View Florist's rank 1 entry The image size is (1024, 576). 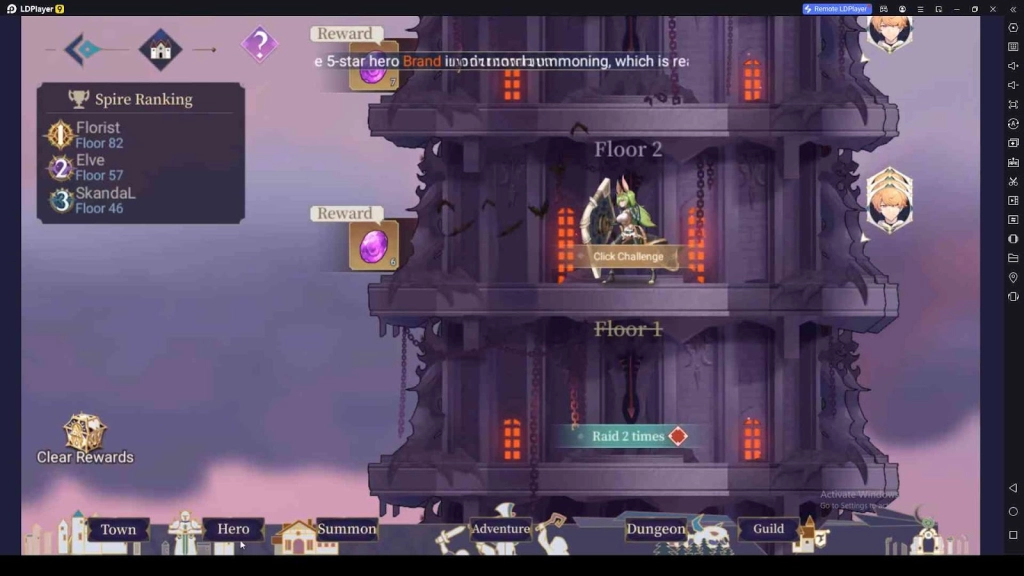click(x=98, y=135)
